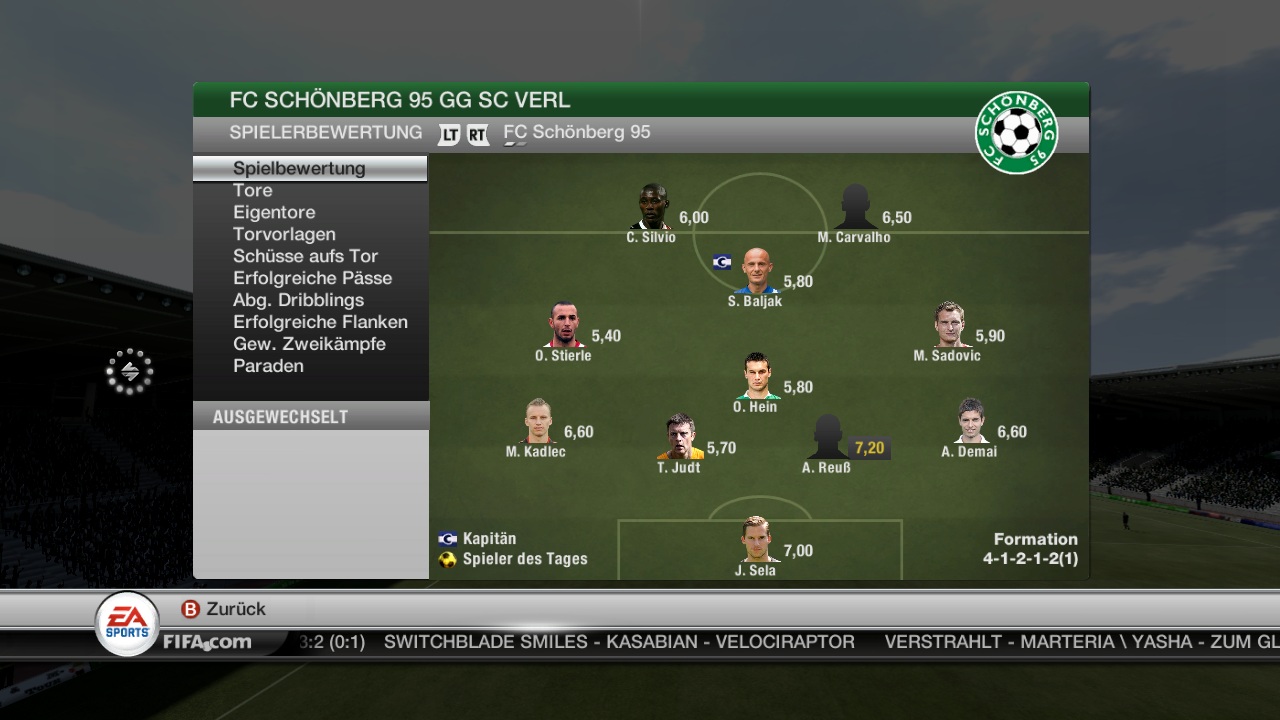Select Schüsse aufs Tor entry
Screen dimensions: 1280x720
click(x=305, y=256)
